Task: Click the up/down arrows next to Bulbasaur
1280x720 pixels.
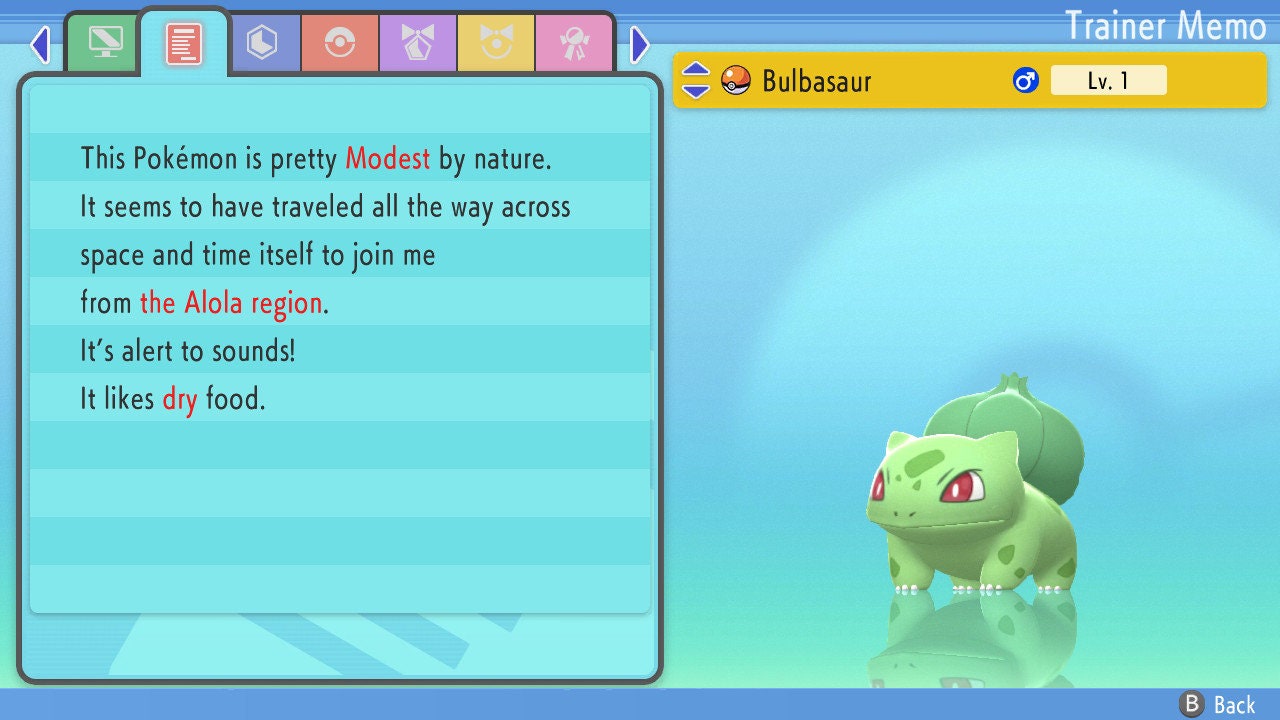Action: click(696, 80)
